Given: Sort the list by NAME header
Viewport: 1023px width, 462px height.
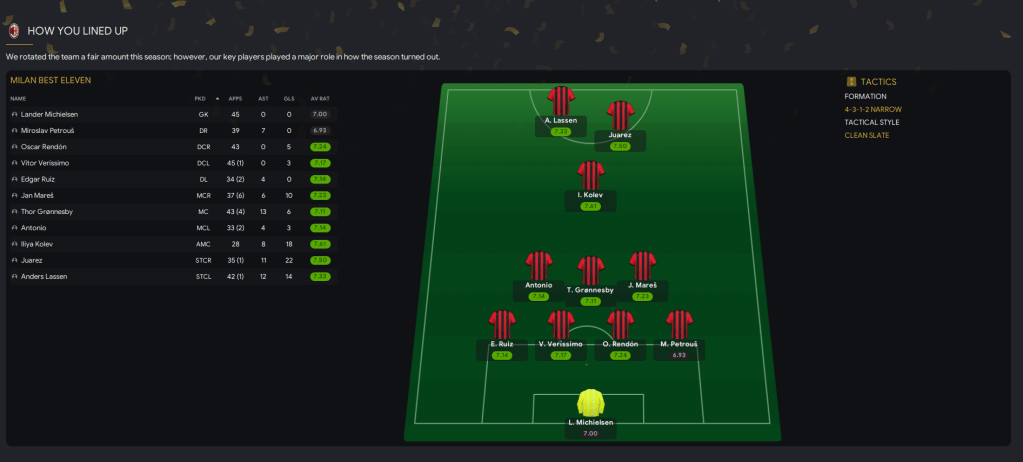Looking at the screenshot, I should [x=18, y=98].
